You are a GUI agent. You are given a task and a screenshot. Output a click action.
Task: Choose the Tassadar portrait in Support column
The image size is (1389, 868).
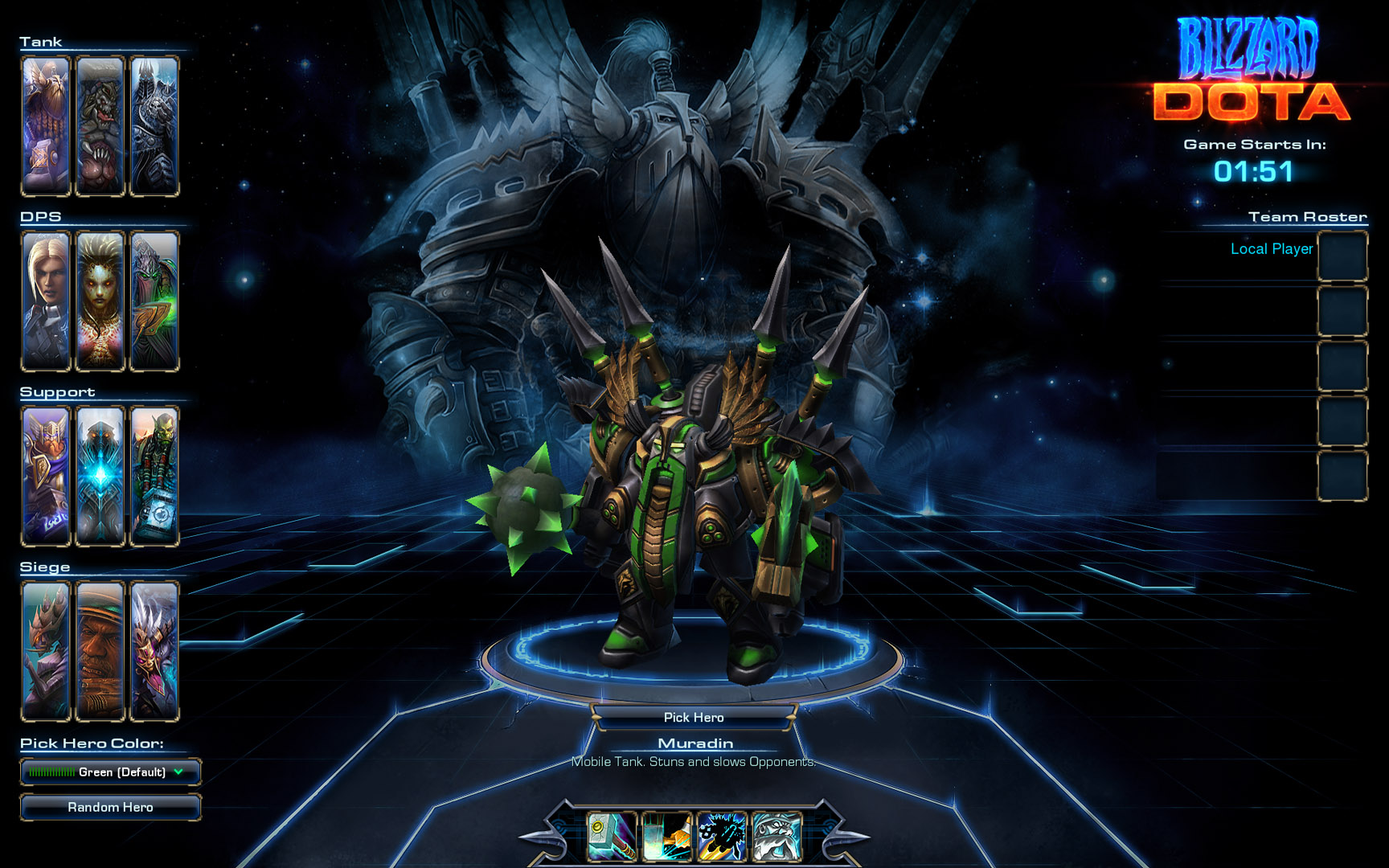(100, 473)
